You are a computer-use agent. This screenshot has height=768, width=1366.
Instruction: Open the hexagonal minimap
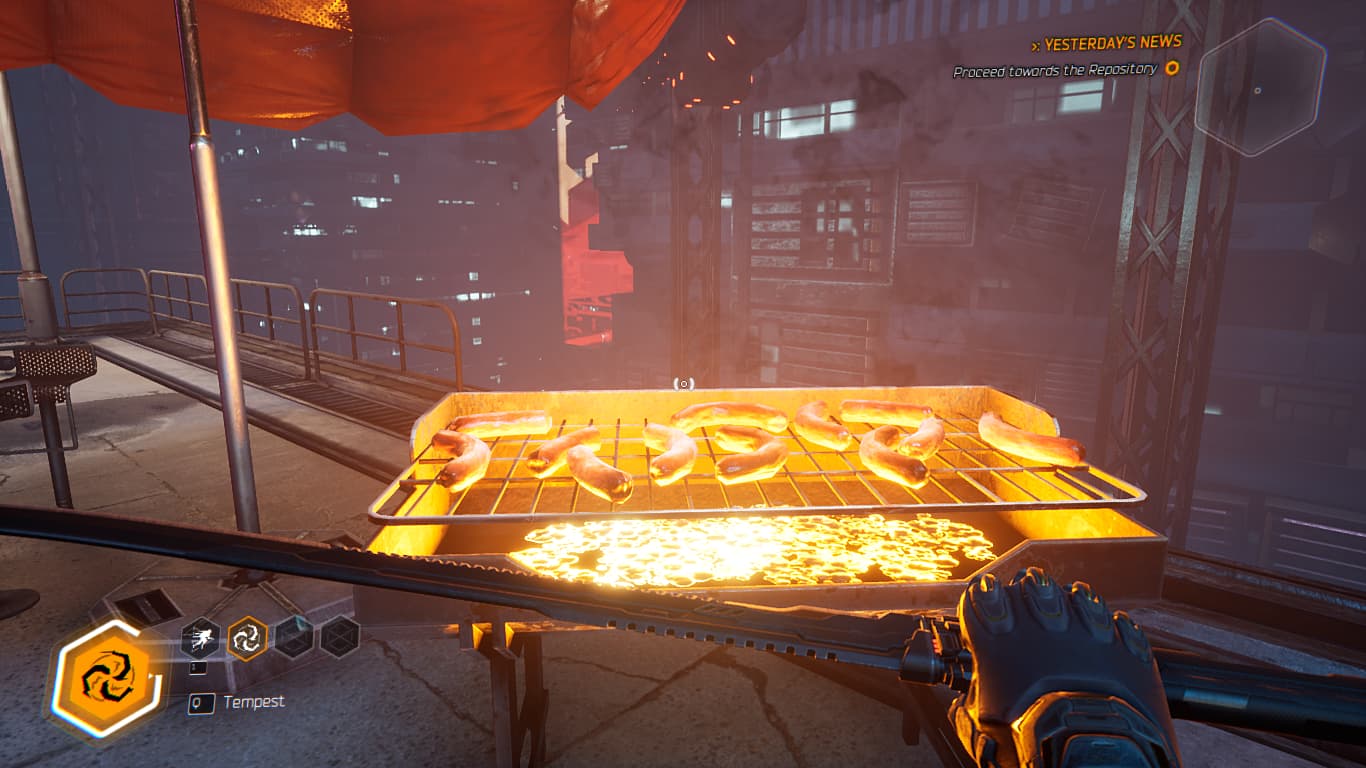[x=1260, y=88]
